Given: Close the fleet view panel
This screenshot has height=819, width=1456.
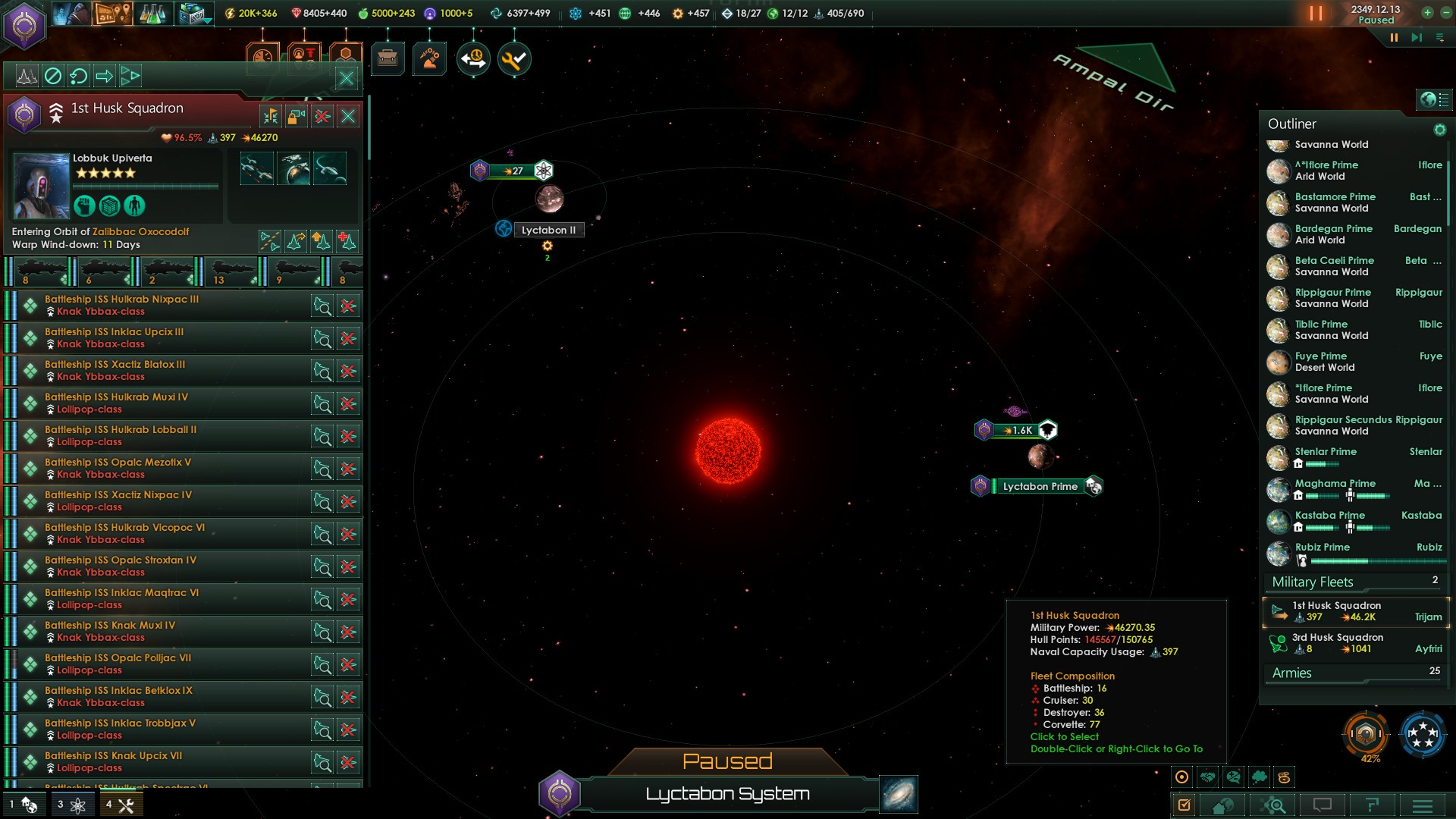Looking at the screenshot, I should click(346, 77).
